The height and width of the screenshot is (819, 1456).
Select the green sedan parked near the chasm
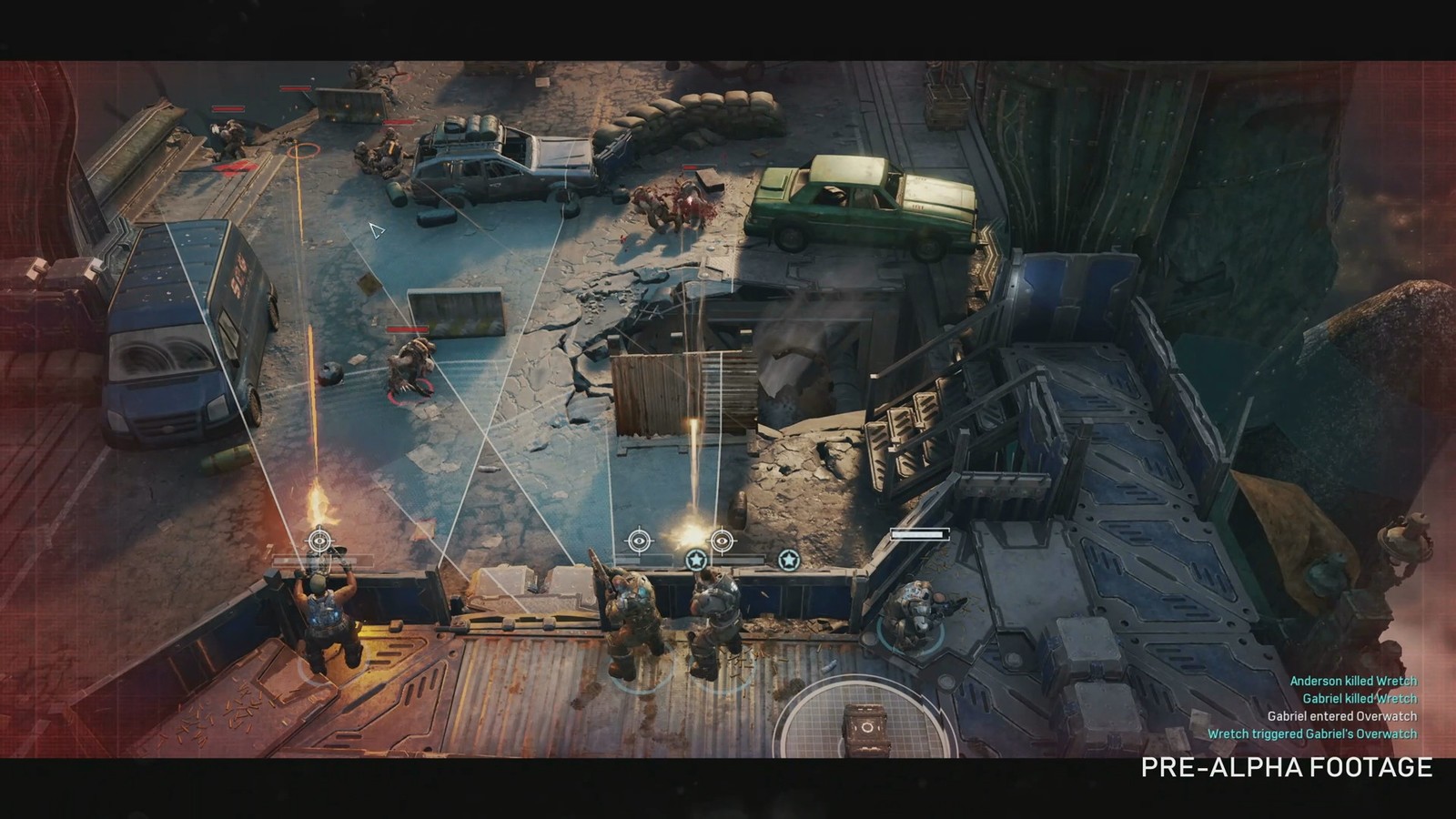[x=855, y=205]
